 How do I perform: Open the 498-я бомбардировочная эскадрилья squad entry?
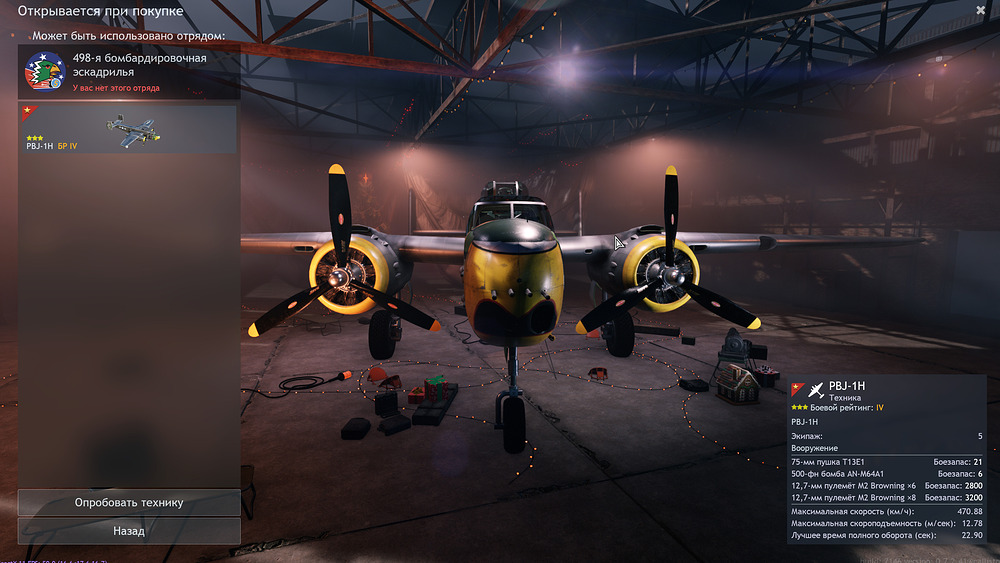(129, 72)
